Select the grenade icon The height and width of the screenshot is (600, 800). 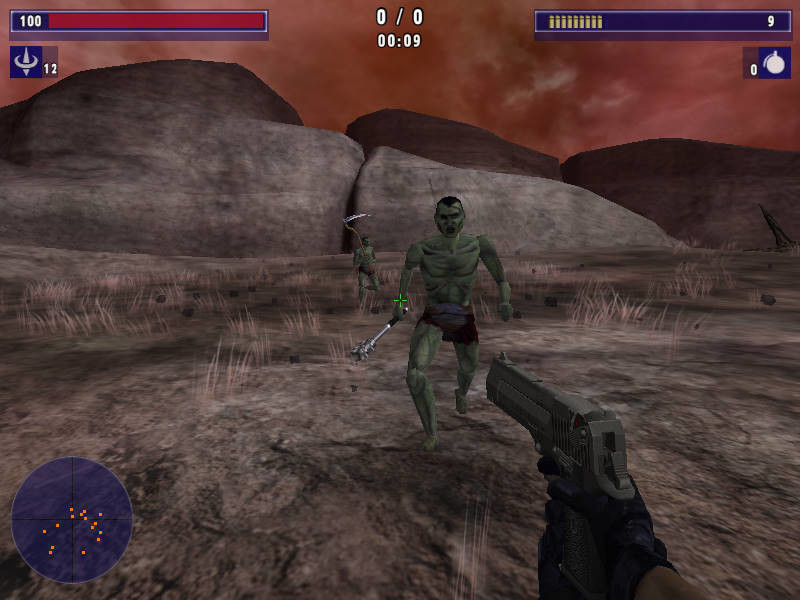click(x=774, y=63)
